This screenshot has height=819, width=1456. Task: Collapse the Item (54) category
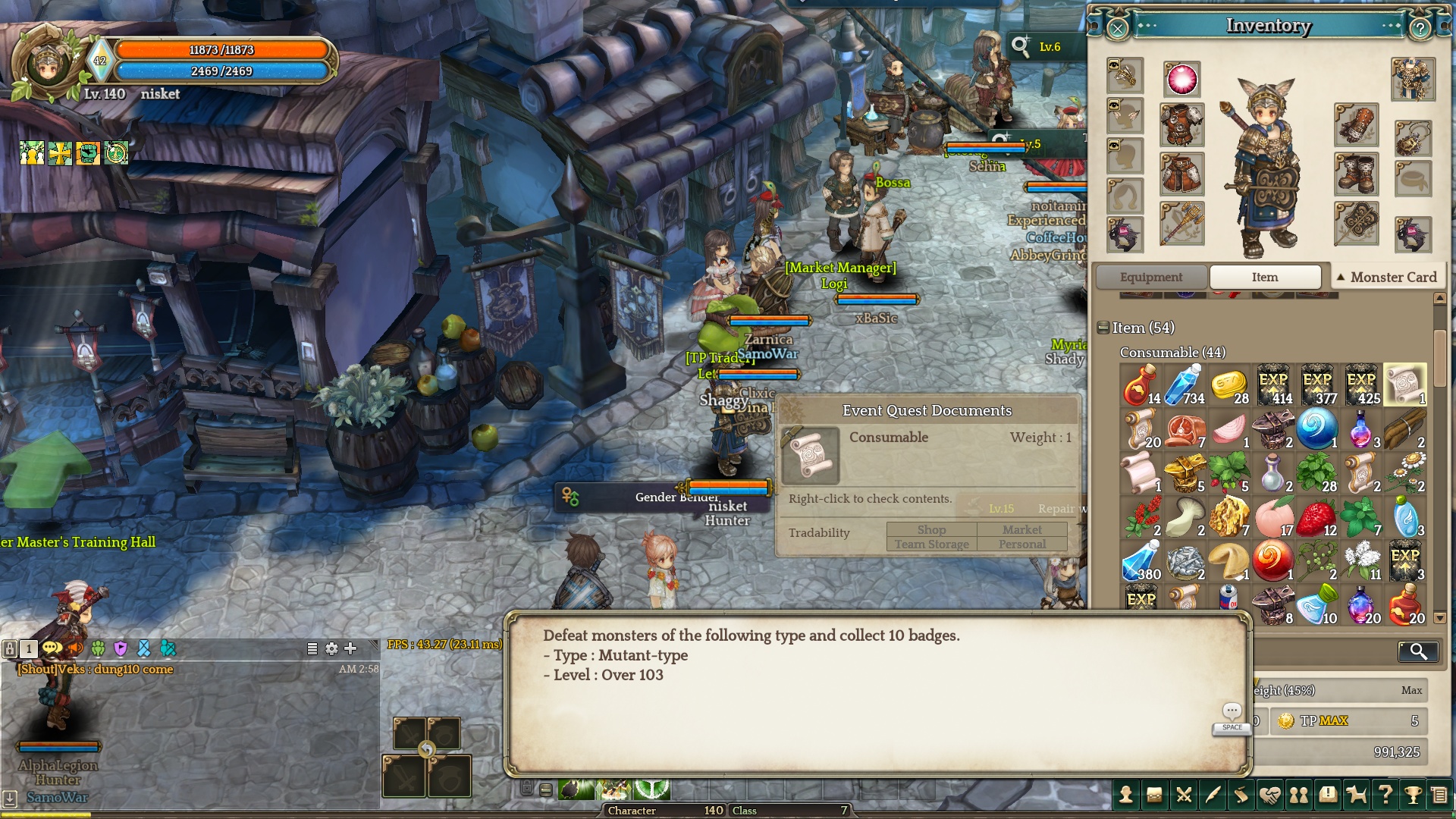[1103, 328]
